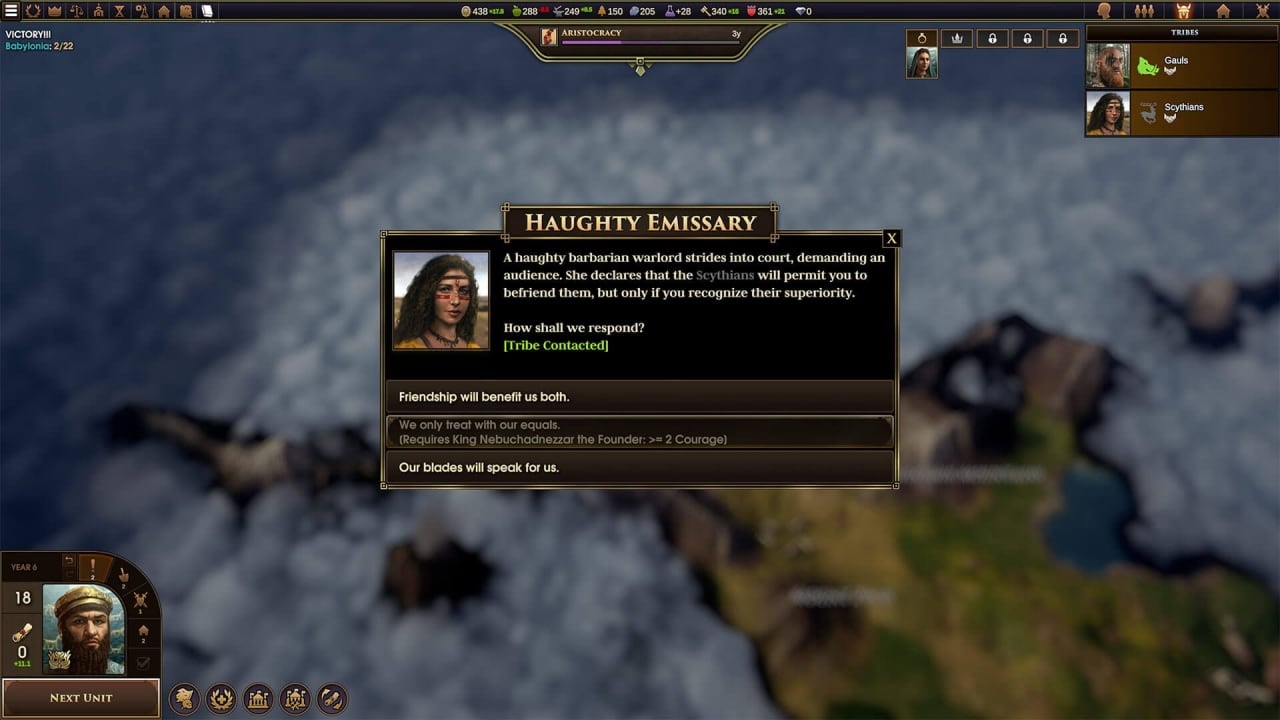Switch to the house tab at top right
This screenshot has width=1280, height=720.
(1223, 11)
